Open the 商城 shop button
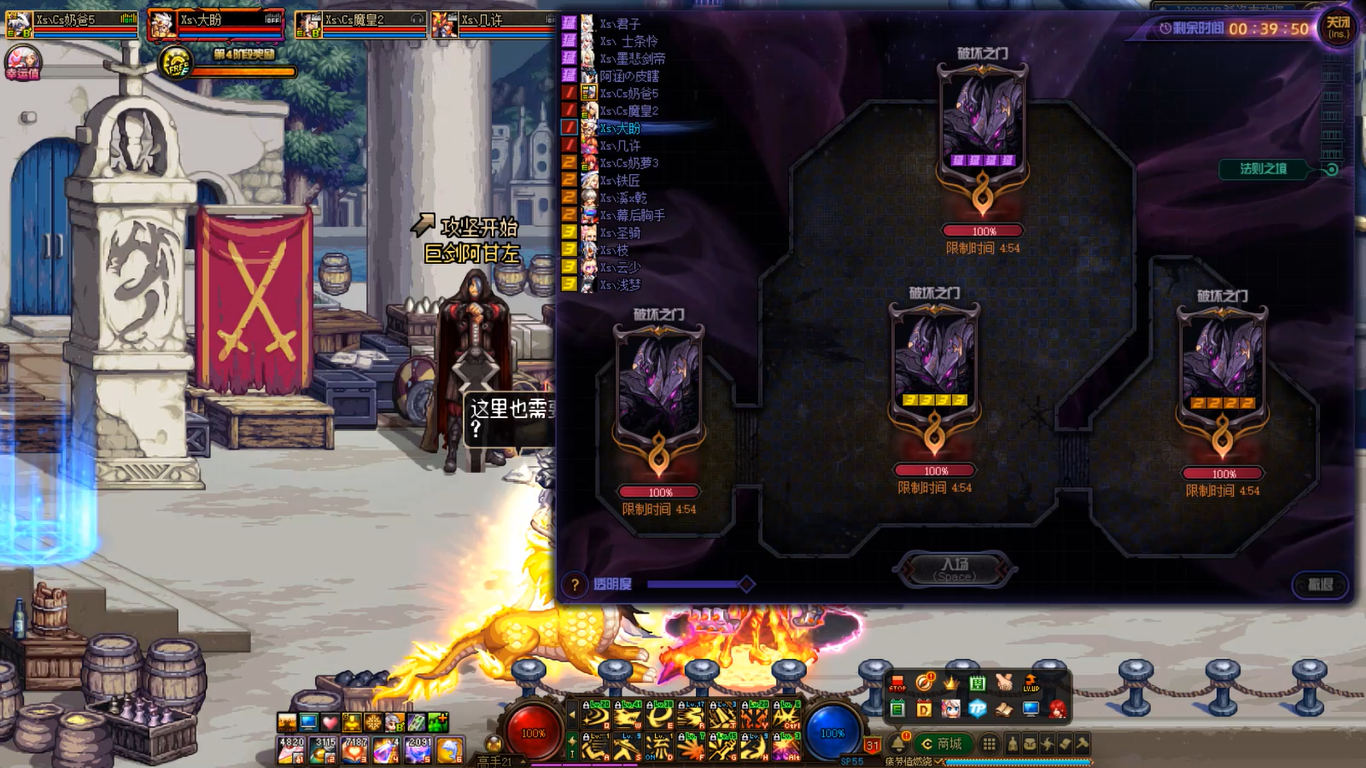 point(941,744)
